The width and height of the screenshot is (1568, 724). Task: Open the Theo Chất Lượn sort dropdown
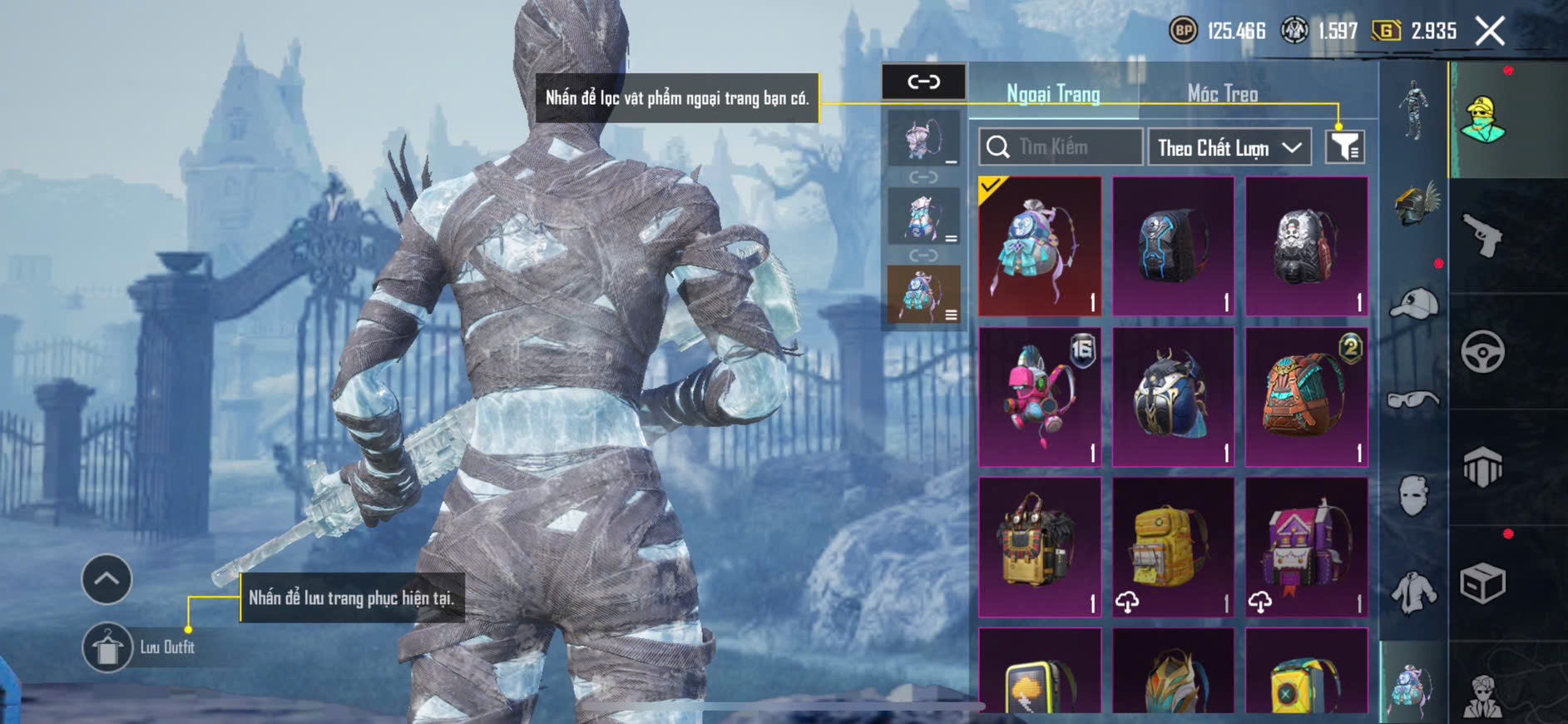1229,147
